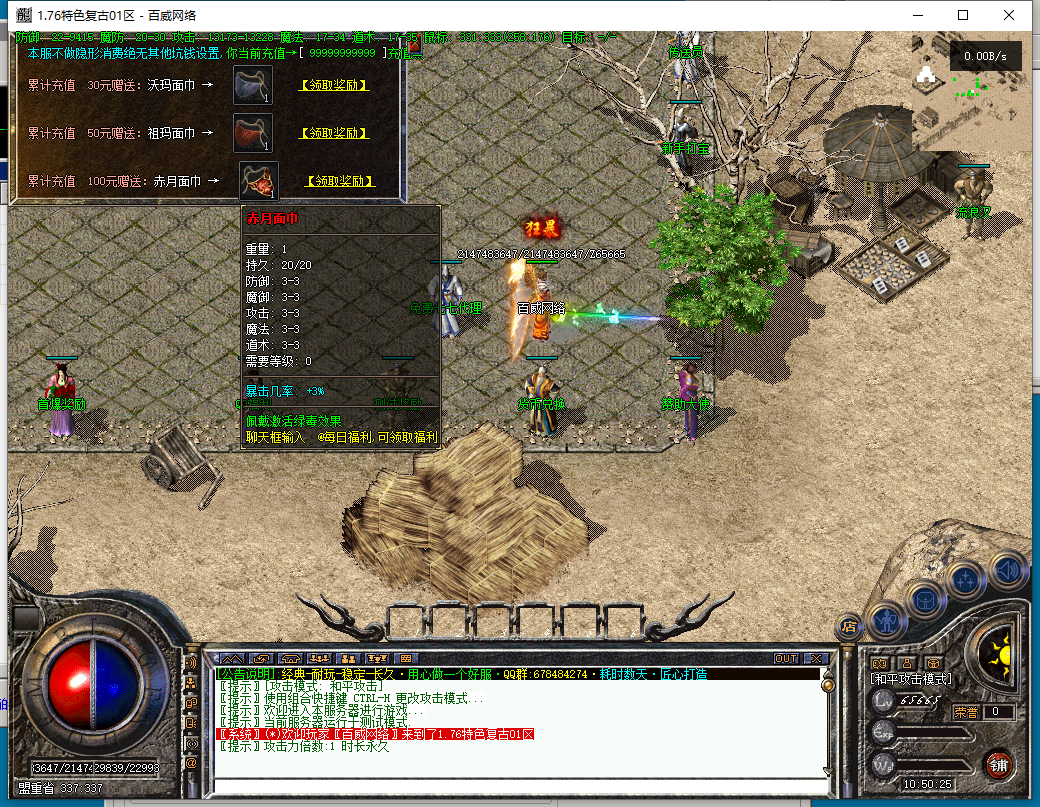
Task: Claim the 100元 赤月面巾 reward
Action: coord(339,181)
